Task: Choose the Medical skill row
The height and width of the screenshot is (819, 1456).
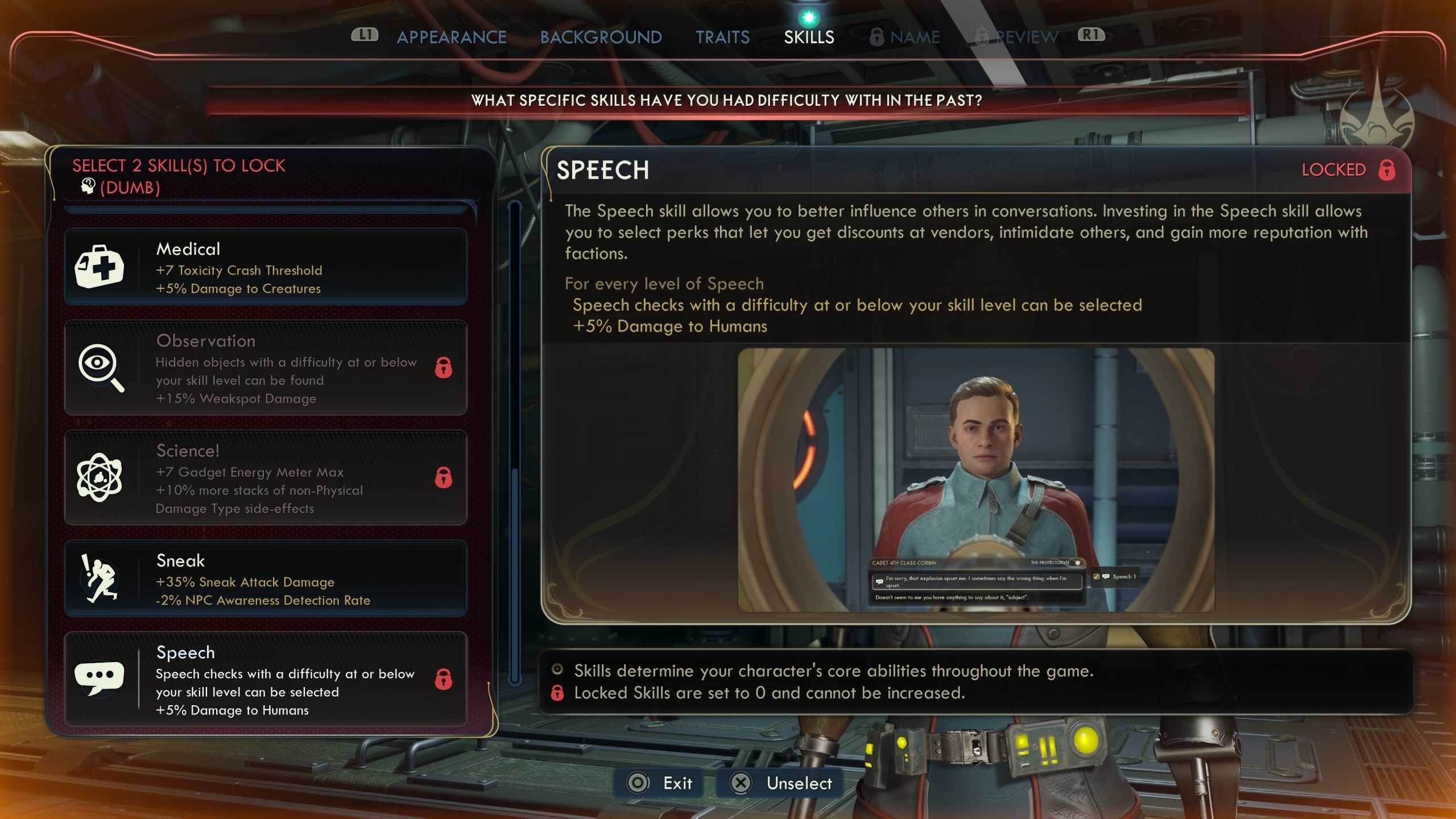Action: point(266,267)
